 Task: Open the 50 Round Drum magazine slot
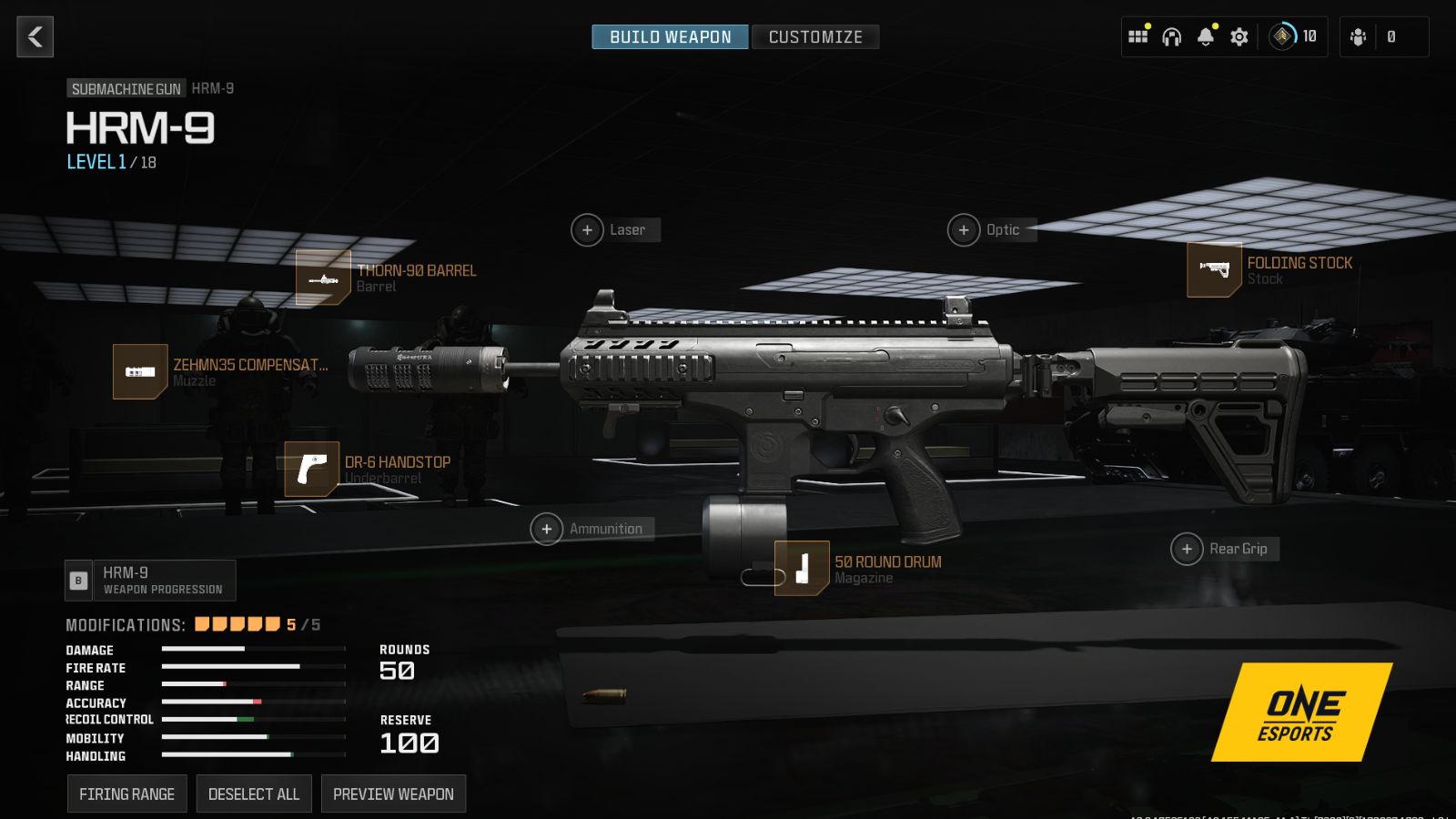pyautogui.click(x=801, y=569)
